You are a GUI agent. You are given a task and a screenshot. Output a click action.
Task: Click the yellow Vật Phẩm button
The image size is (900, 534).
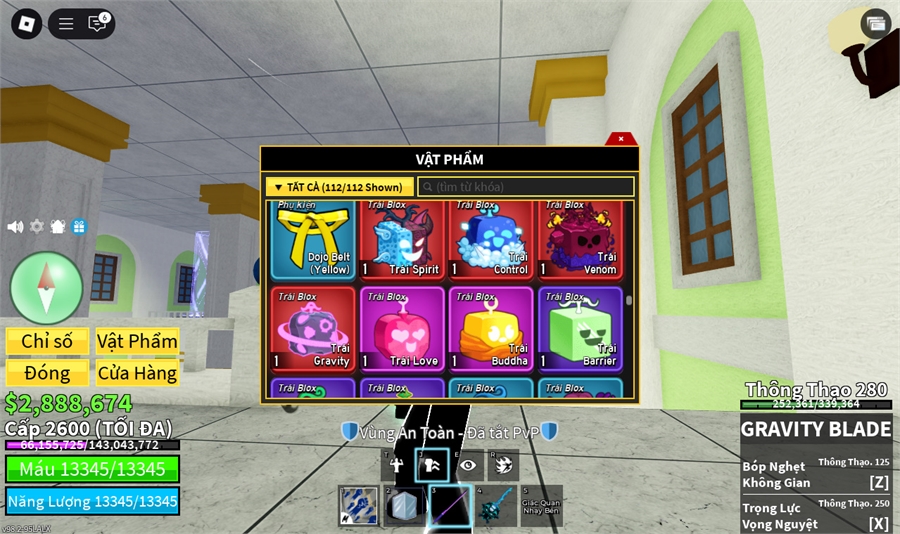click(137, 341)
